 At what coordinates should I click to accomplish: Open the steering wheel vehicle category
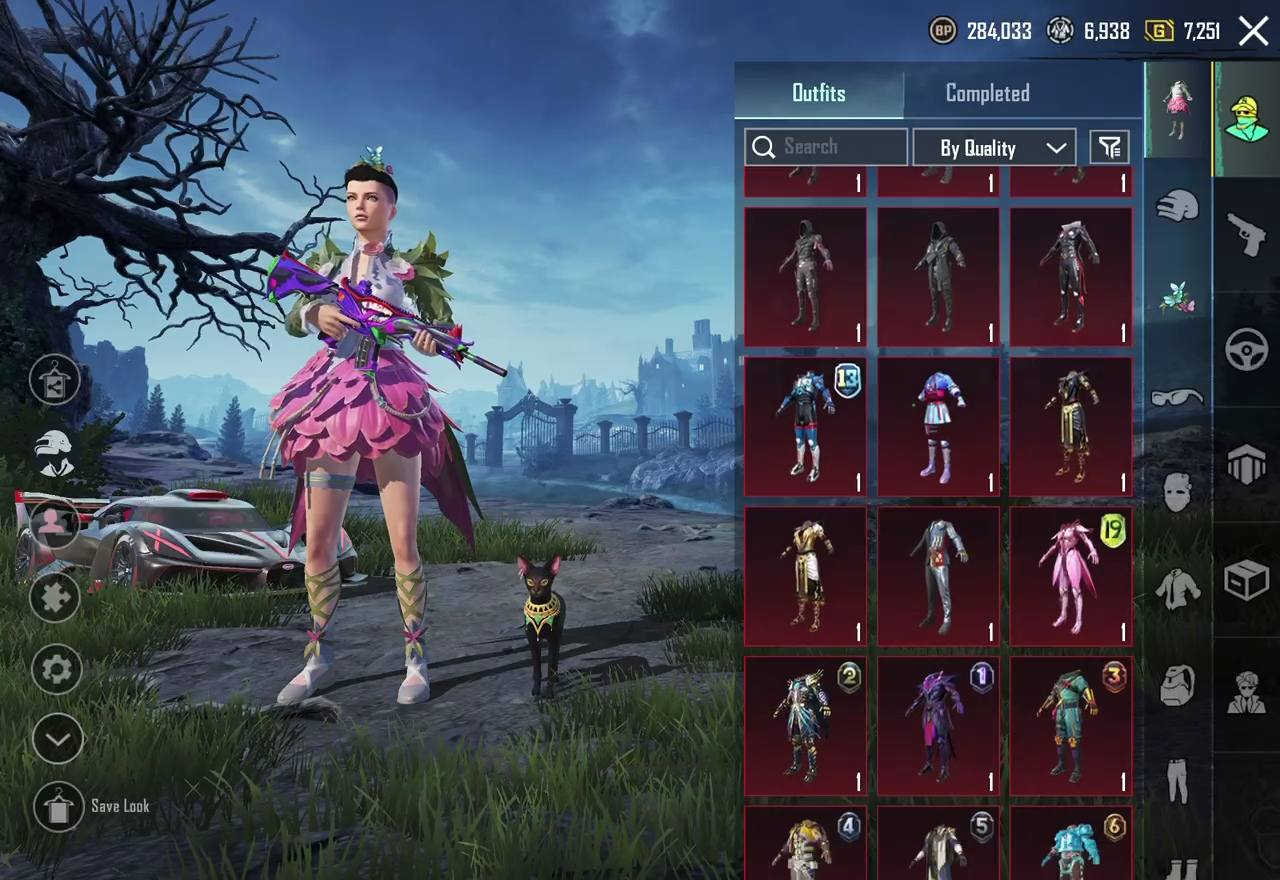pyautogui.click(x=1246, y=350)
